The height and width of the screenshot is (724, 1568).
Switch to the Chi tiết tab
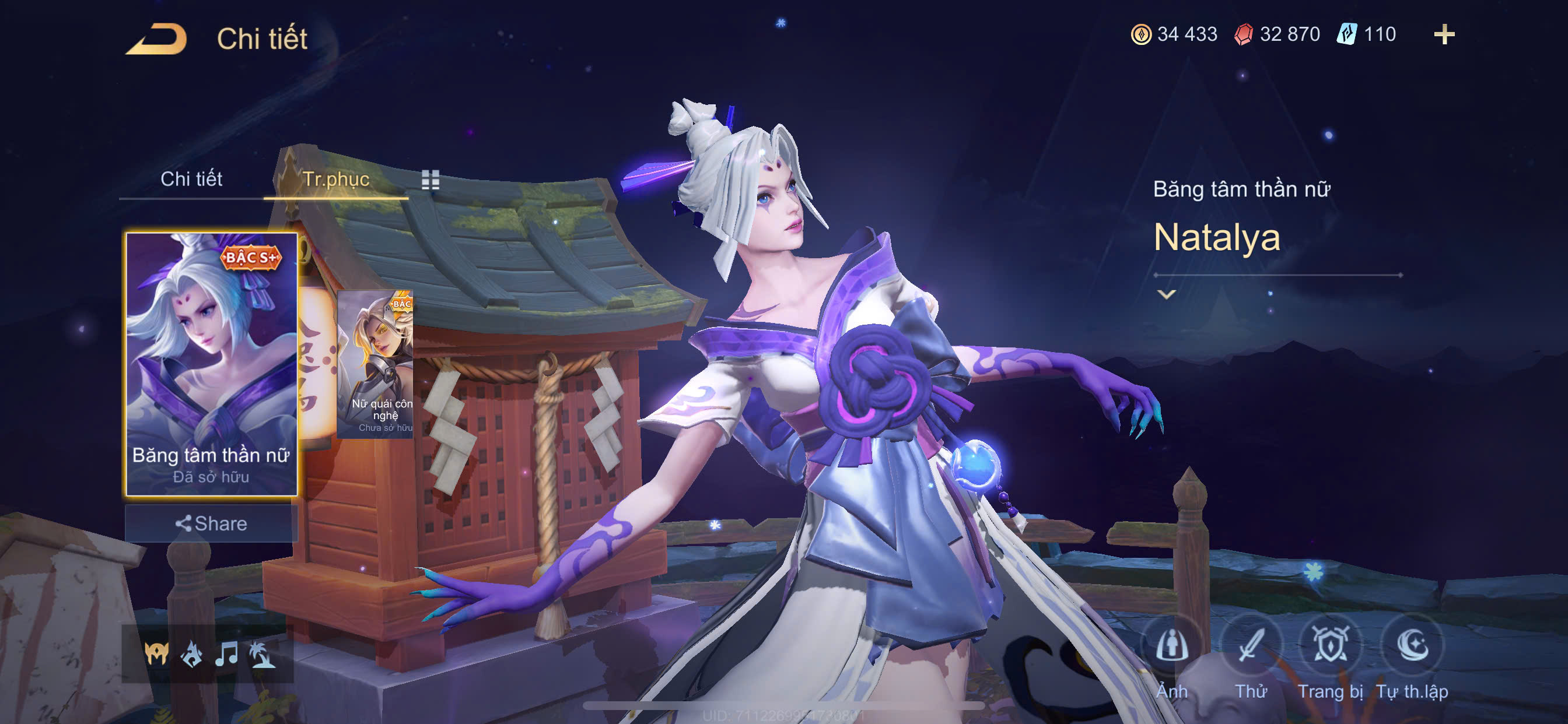point(191,179)
